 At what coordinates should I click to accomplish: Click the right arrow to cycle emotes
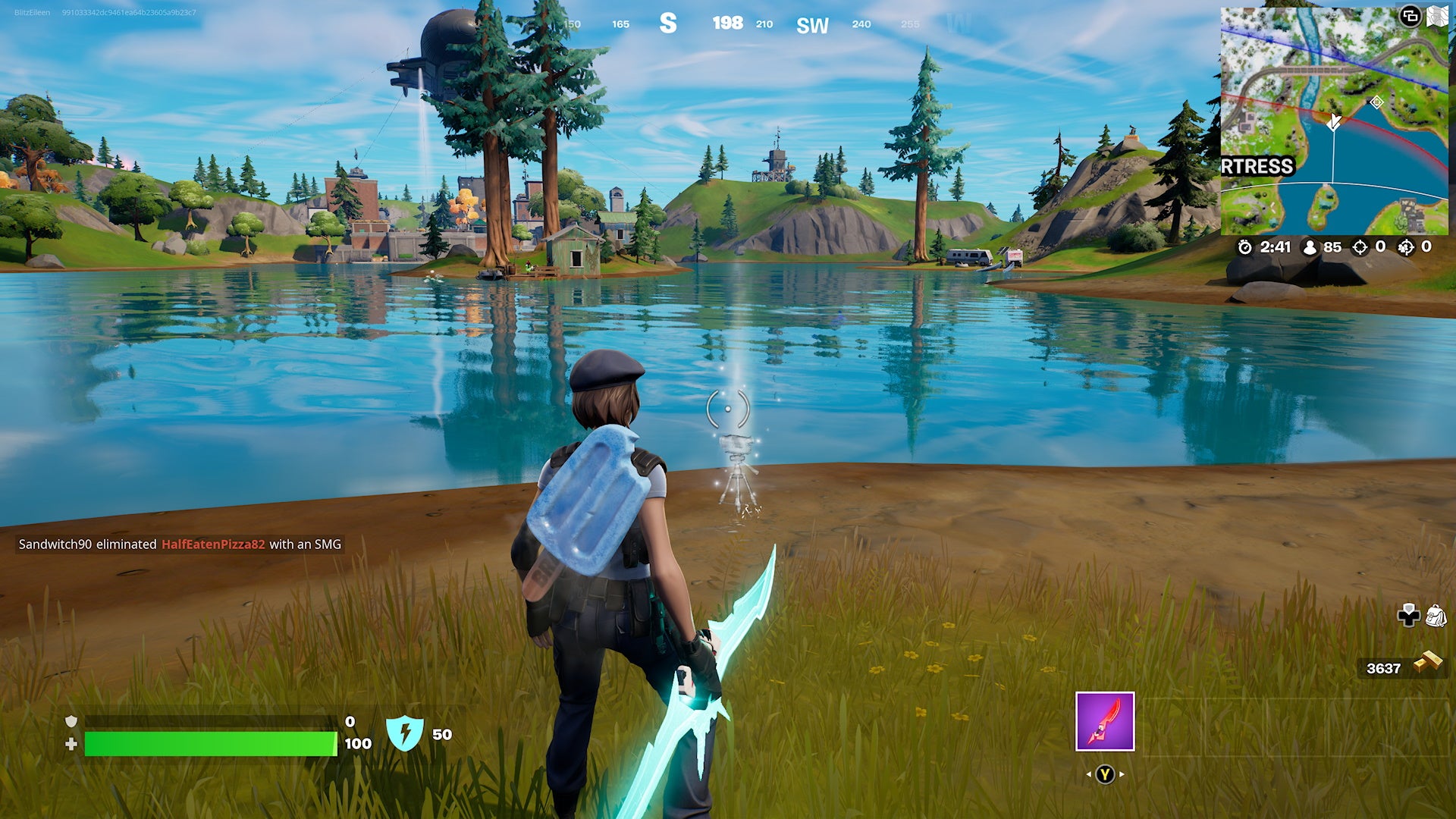click(1122, 774)
